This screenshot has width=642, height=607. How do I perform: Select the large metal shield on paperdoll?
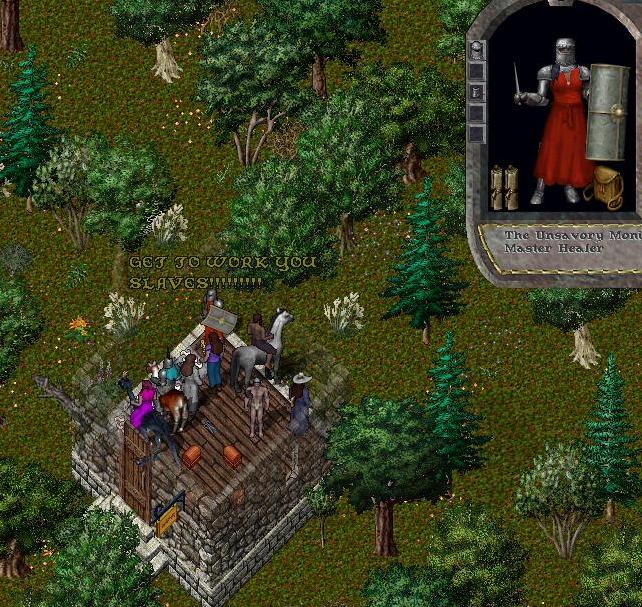(608, 112)
